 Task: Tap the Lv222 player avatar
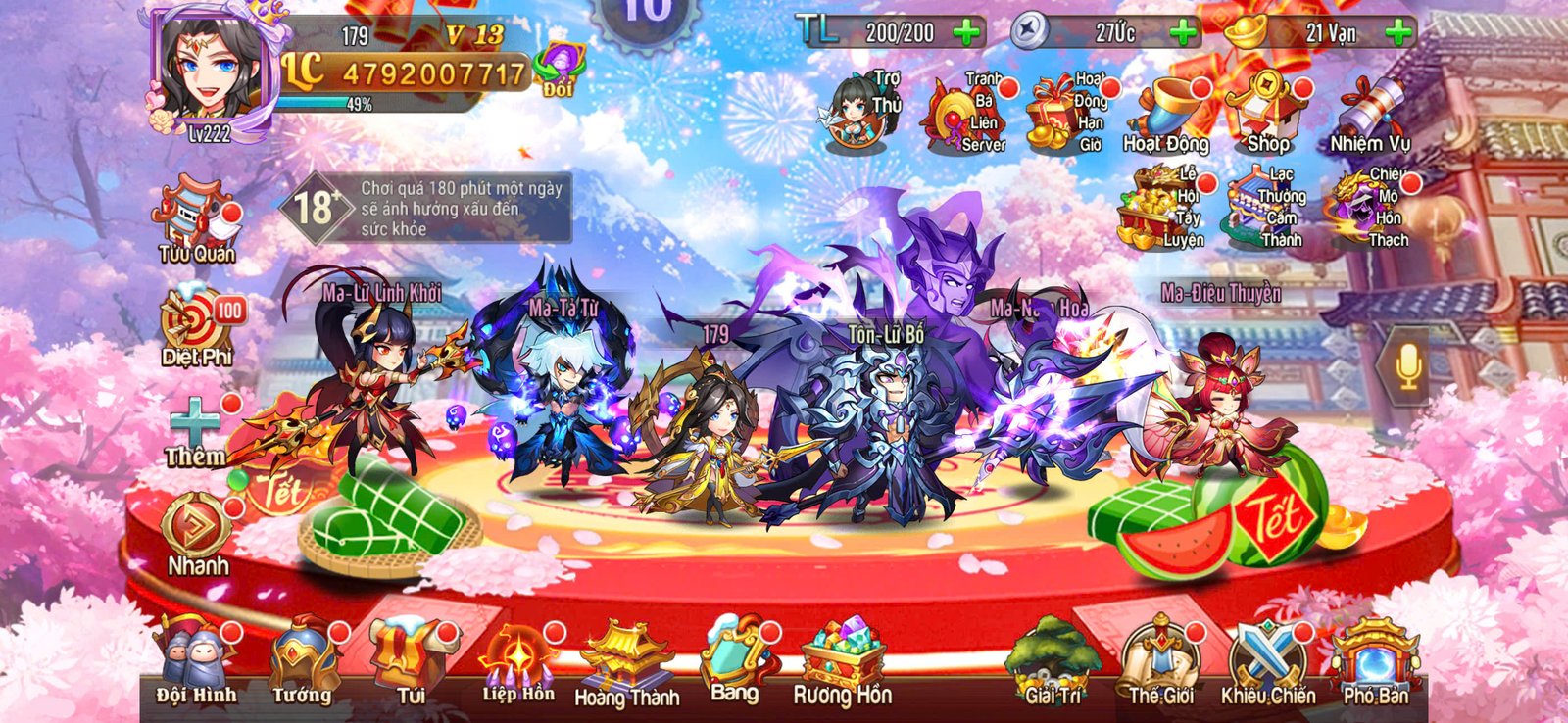click(218, 69)
